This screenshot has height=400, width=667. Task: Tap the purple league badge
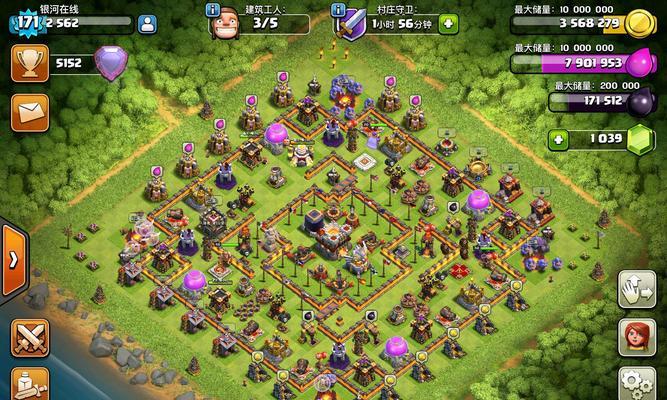tap(111, 63)
